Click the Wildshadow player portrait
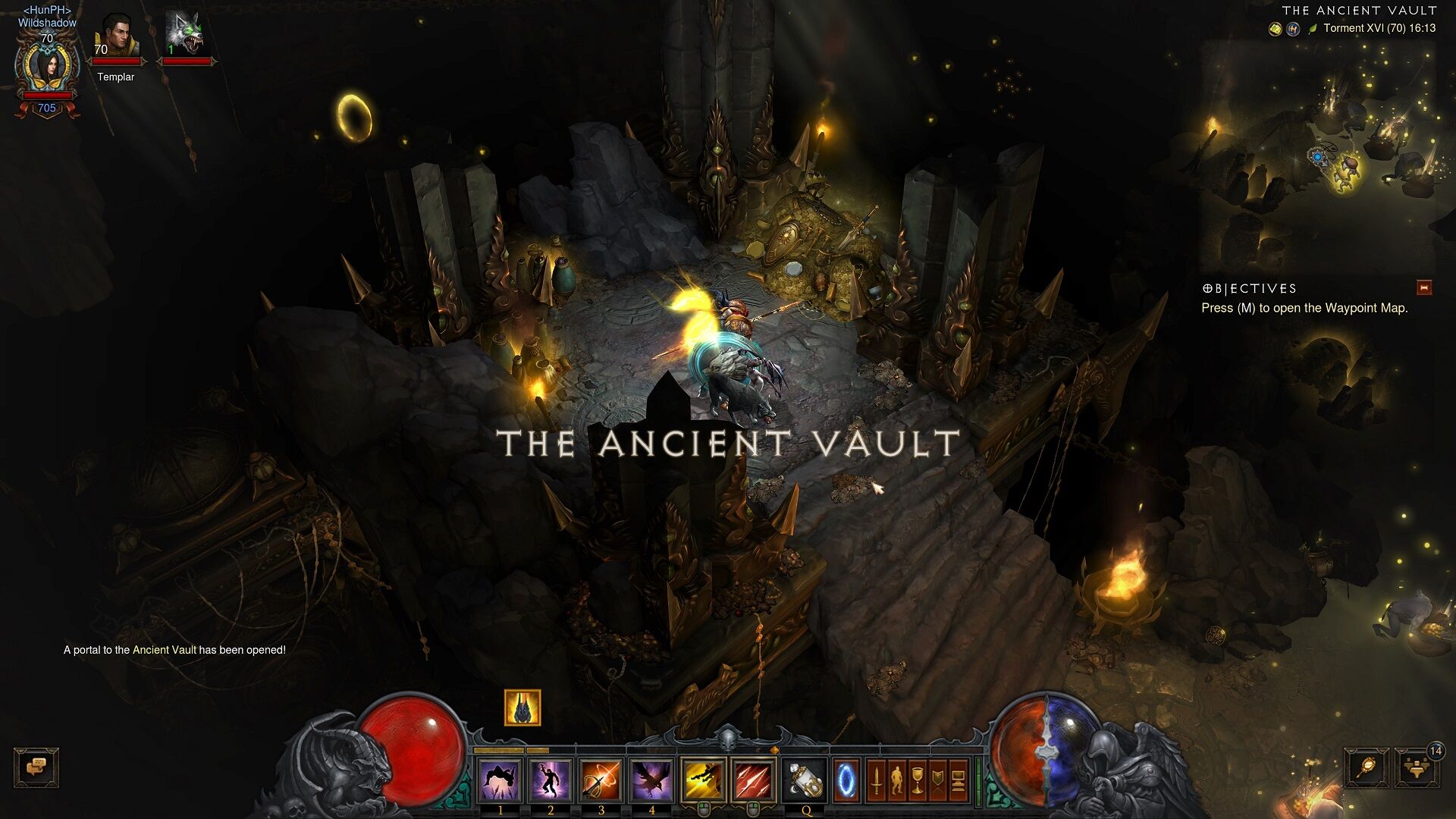The image size is (1456, 819). (x=48, y=67)
